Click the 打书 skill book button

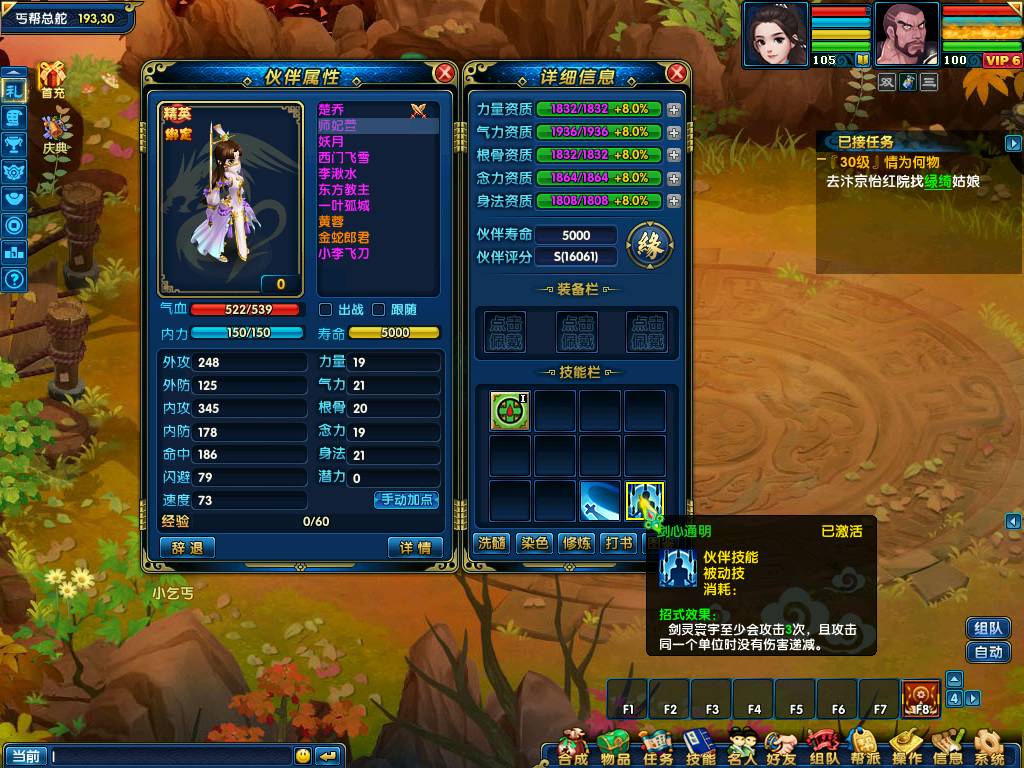click(x=619, y=543)
